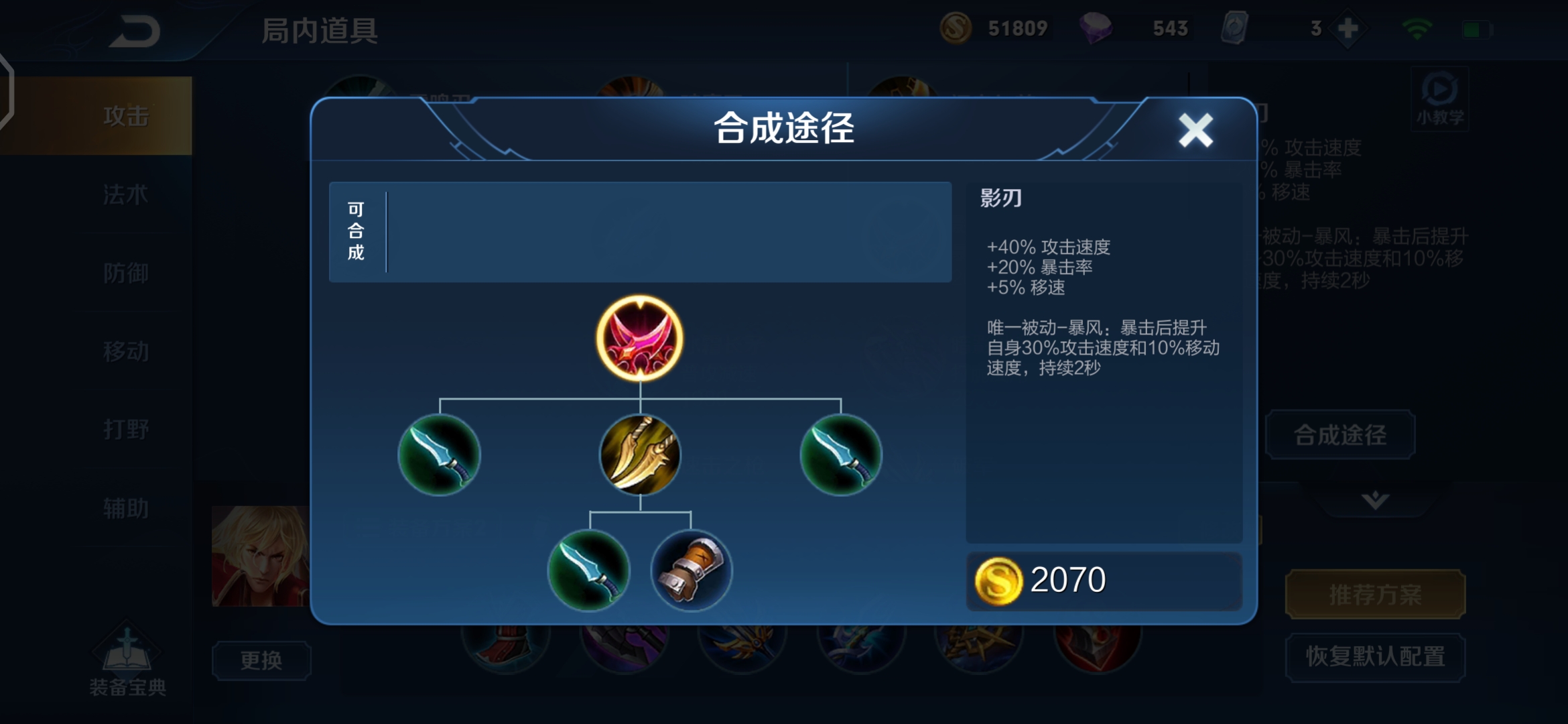Select the rightmost blue dagger component
This screenshot has height=724, width=1568.
point(841,455)
